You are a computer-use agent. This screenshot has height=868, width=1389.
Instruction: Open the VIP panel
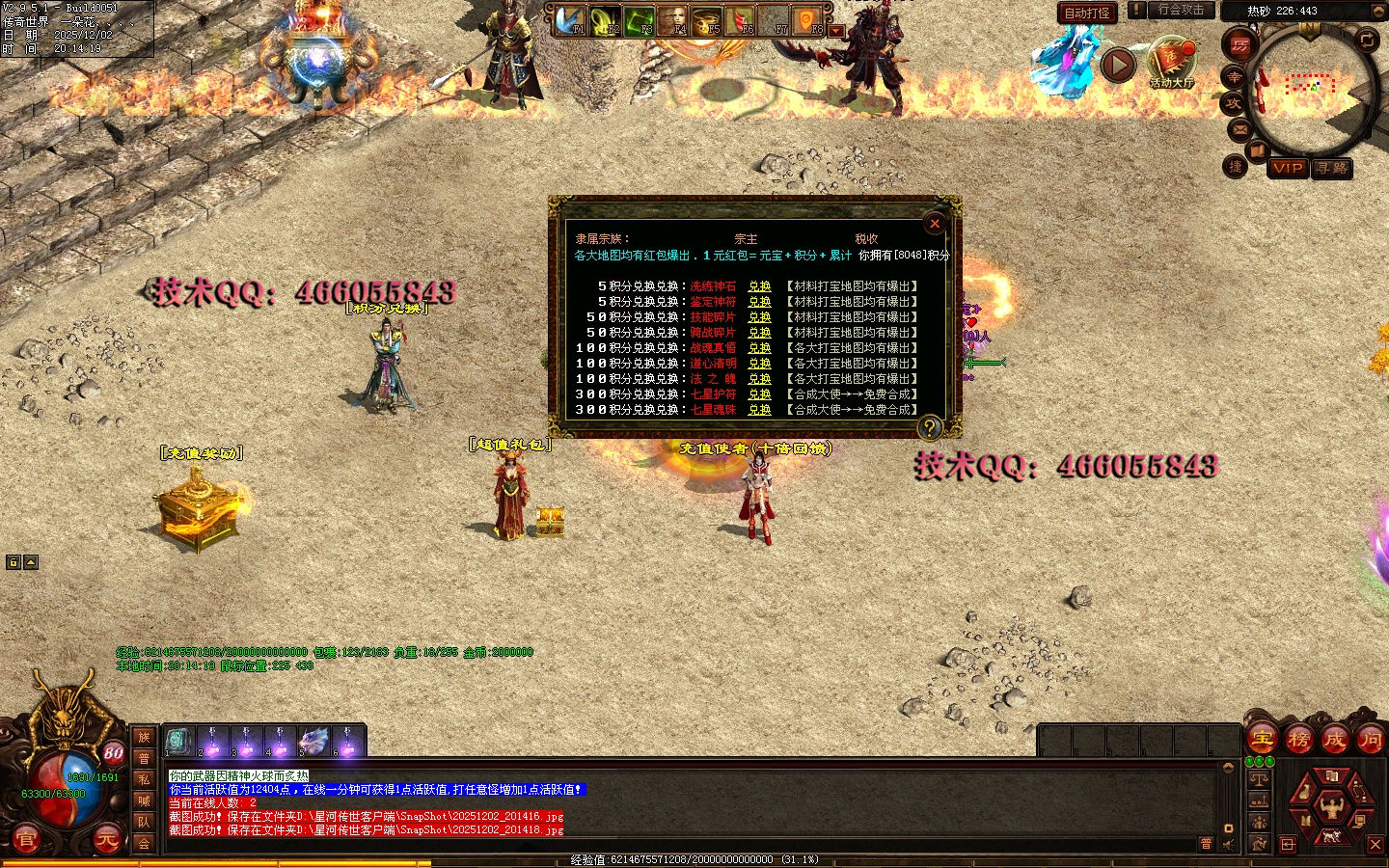[1288, 168]
